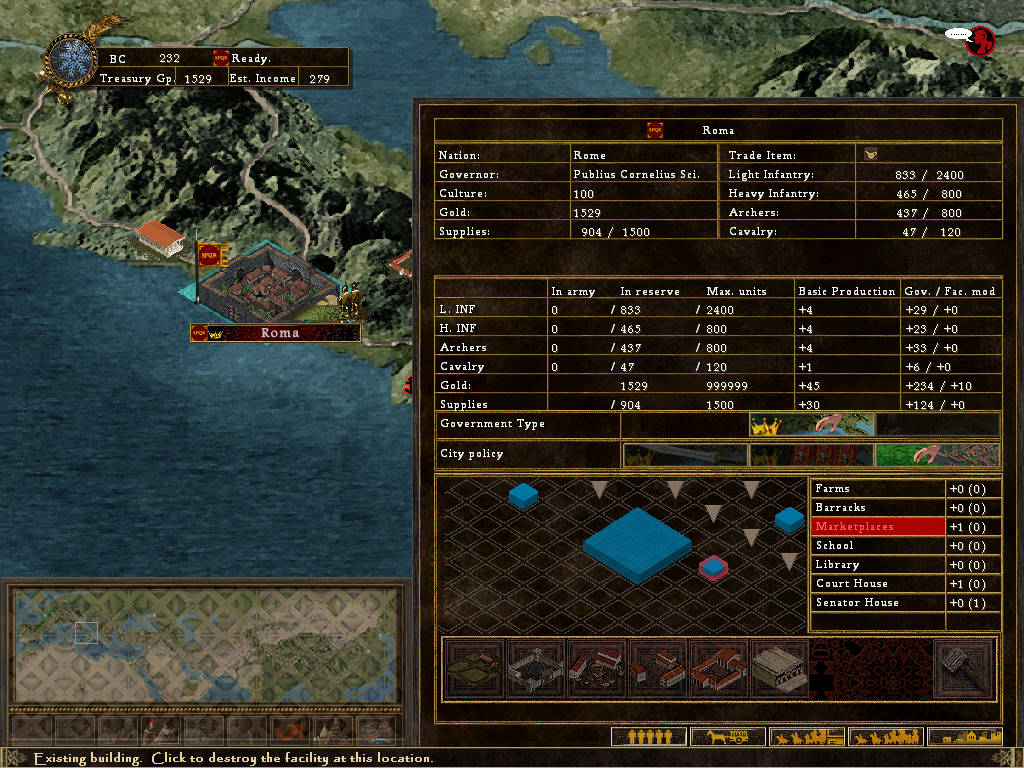
Task: Choose the Library facility row
Action: point(879,565)
